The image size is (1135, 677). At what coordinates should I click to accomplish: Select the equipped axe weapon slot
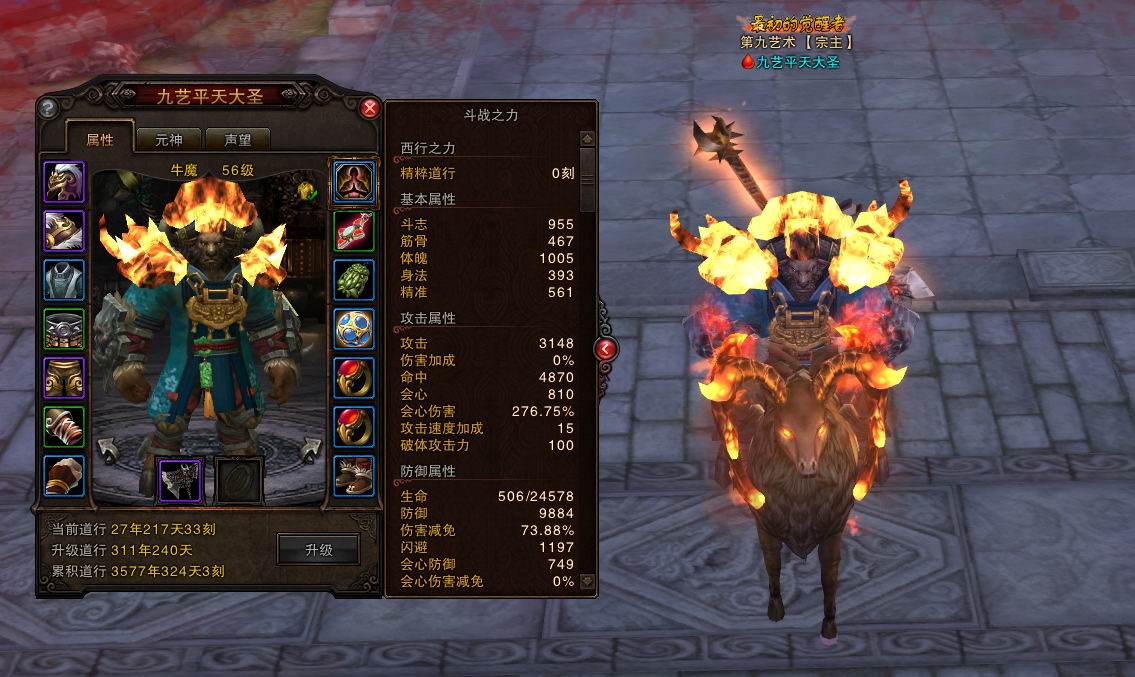point(181,480)
